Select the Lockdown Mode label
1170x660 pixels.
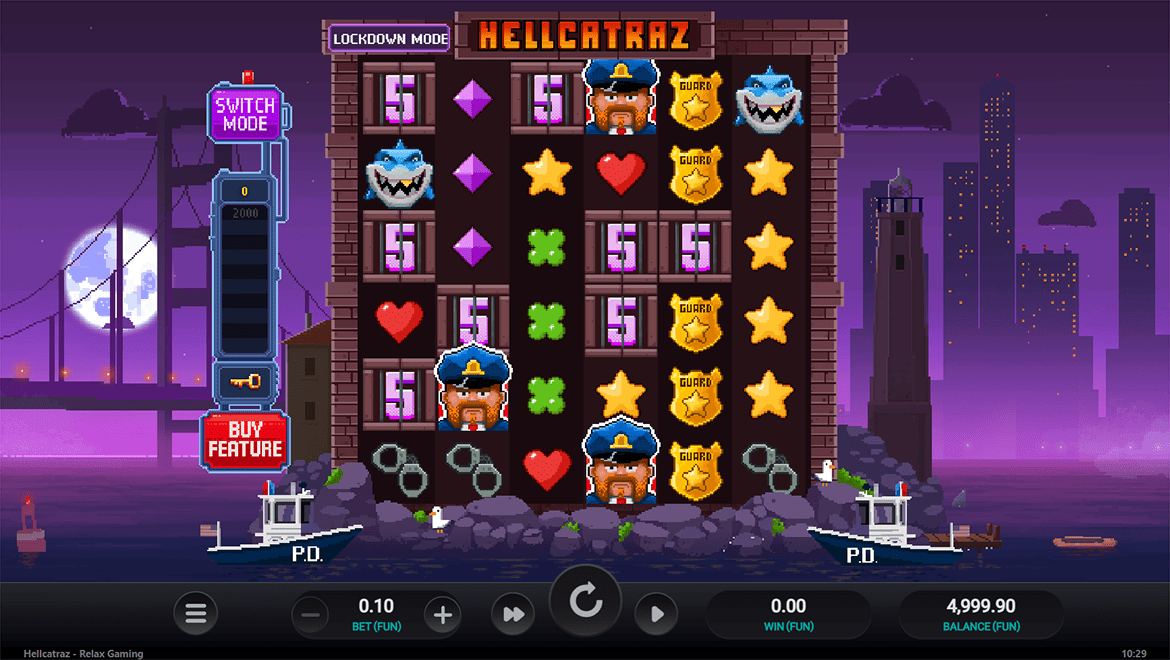(390, 39)
